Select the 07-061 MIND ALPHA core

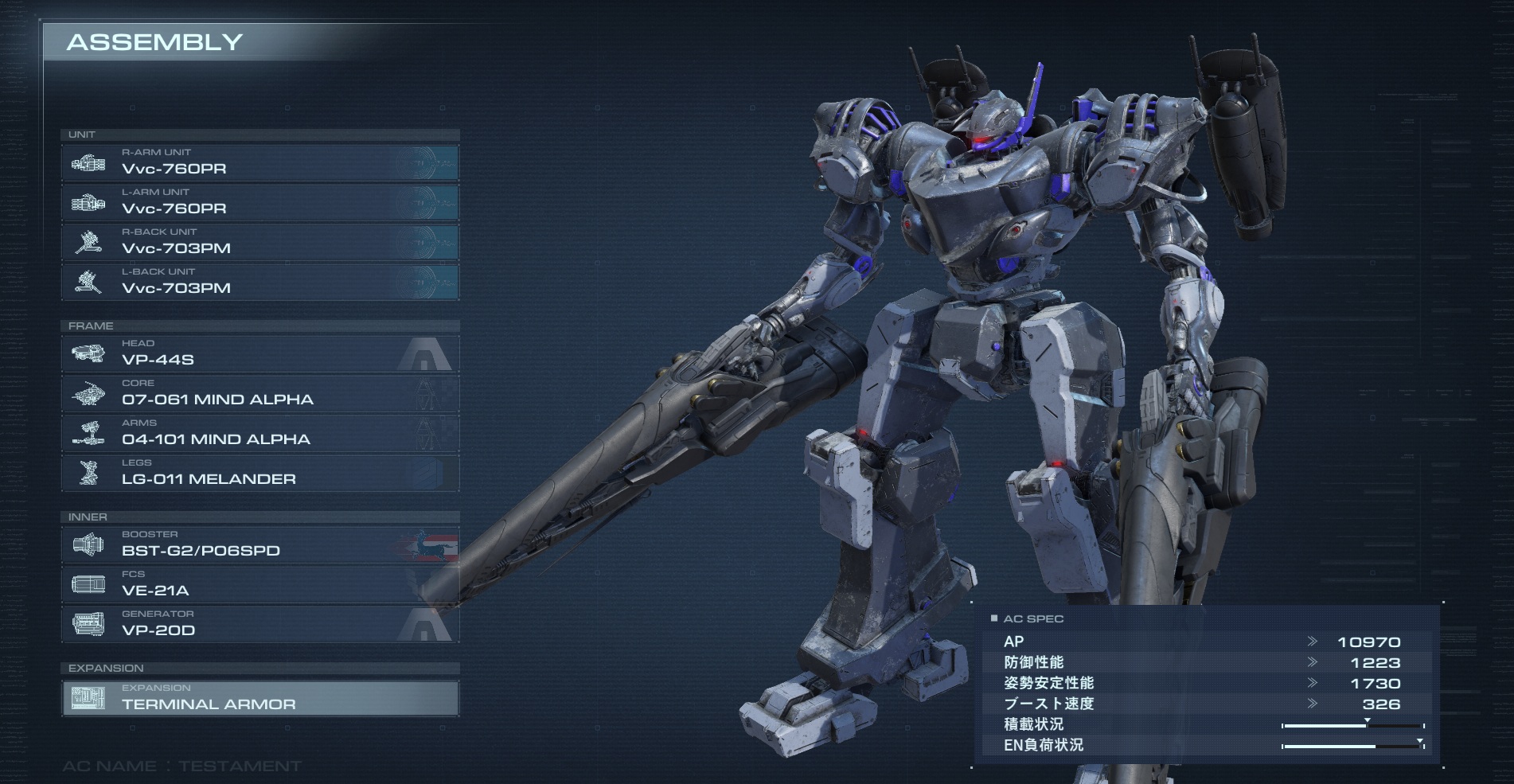[x=260, y=394]
